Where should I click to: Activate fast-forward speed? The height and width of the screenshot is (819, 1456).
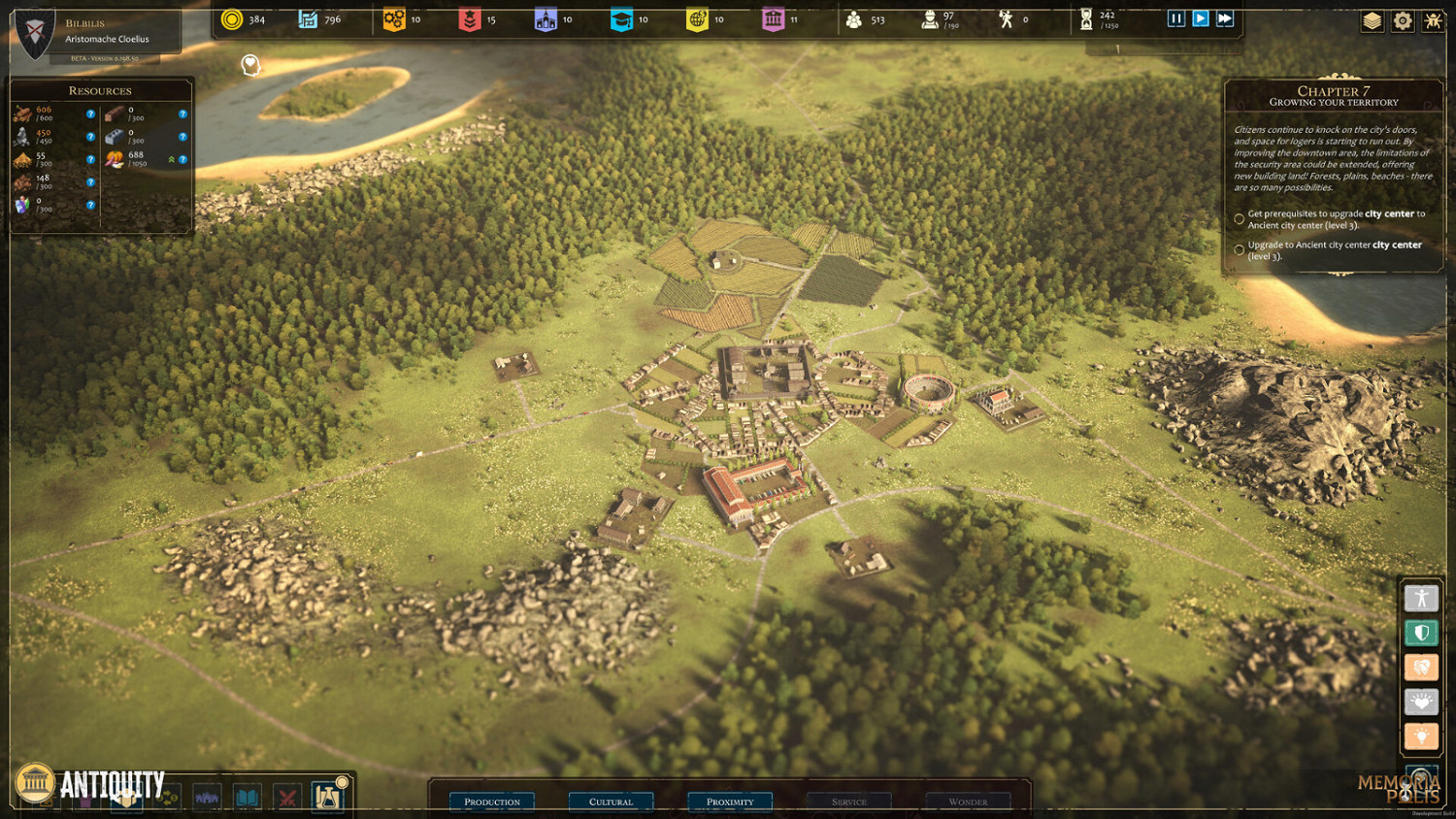click(x=1225, y=18)
